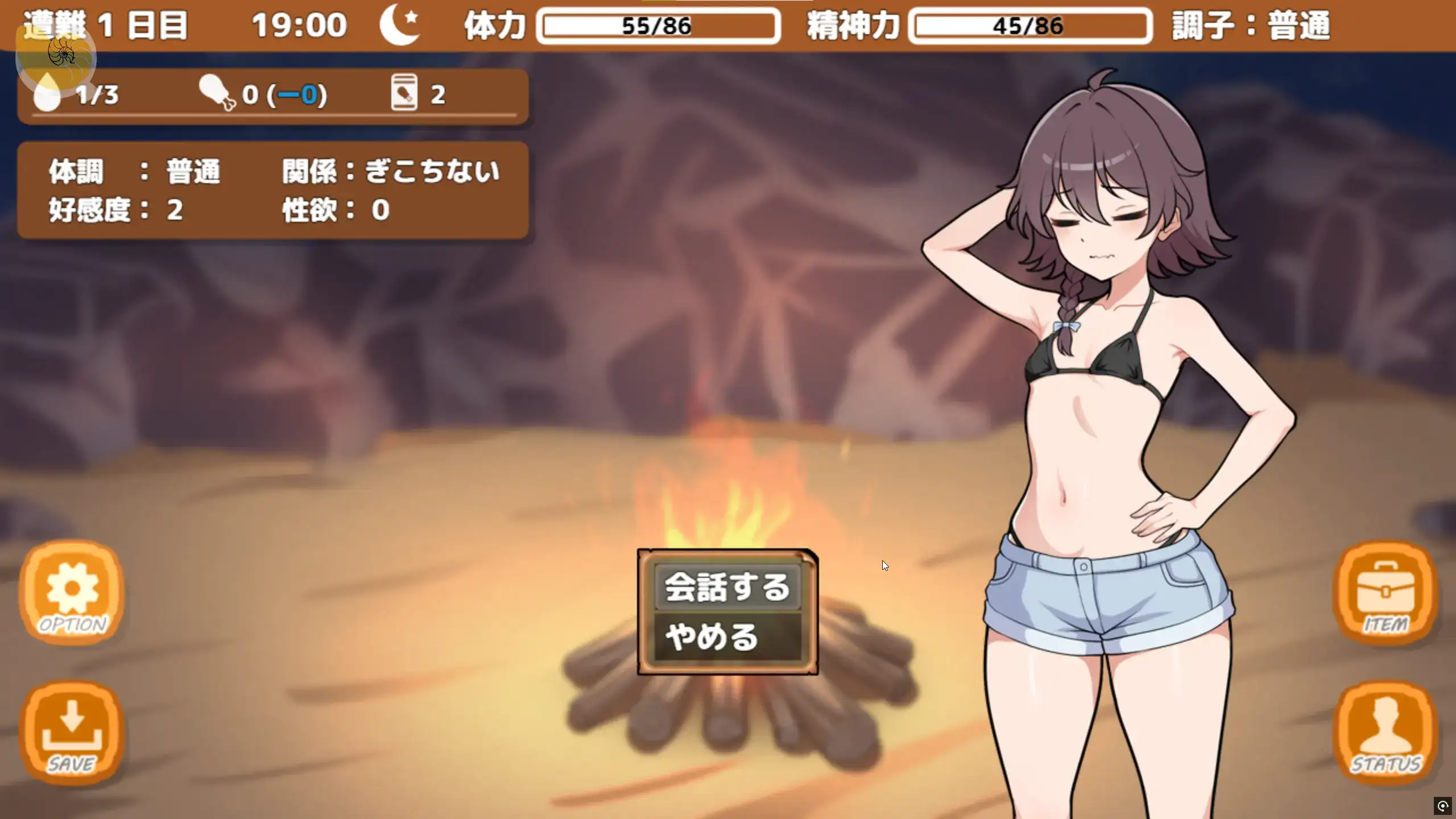This screenshot has width=1456, height=819.
Task: Click the SAVE button
Action: pos(72,733)
